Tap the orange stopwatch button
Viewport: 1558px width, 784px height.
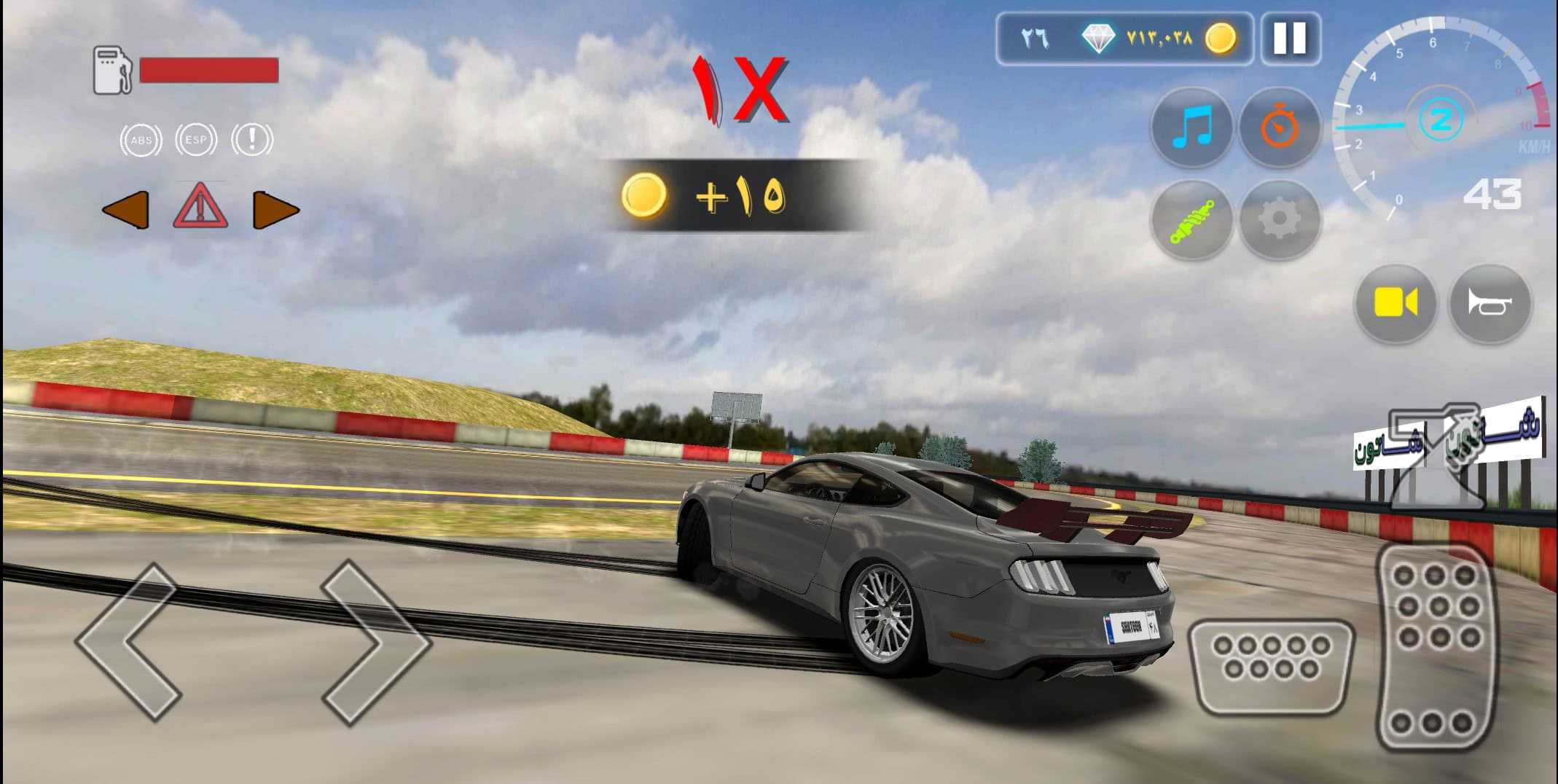tap(1280, 128)
